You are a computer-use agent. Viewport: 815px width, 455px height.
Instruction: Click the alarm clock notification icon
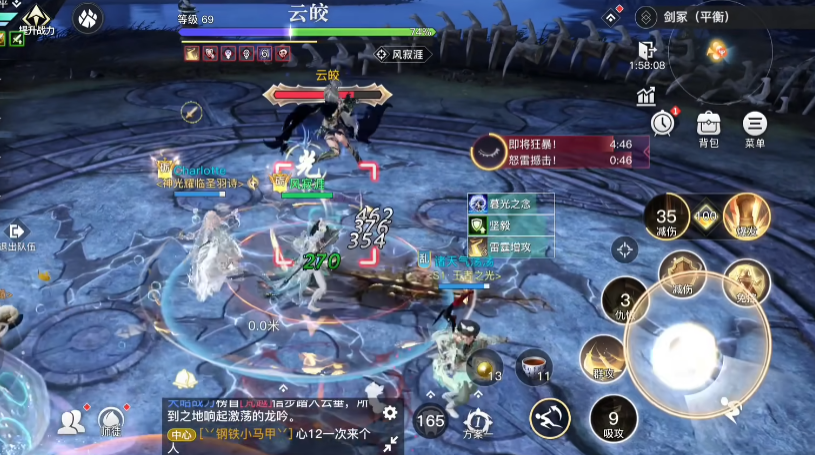(662, 122)
